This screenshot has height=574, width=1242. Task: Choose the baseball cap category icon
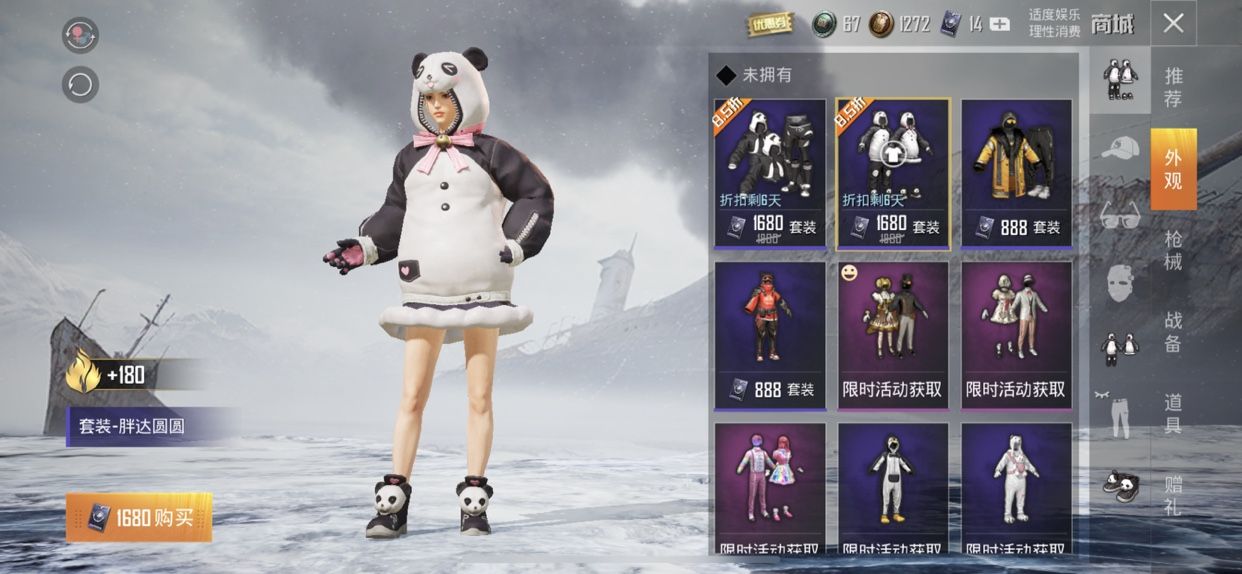click(x=1119, y=149)
